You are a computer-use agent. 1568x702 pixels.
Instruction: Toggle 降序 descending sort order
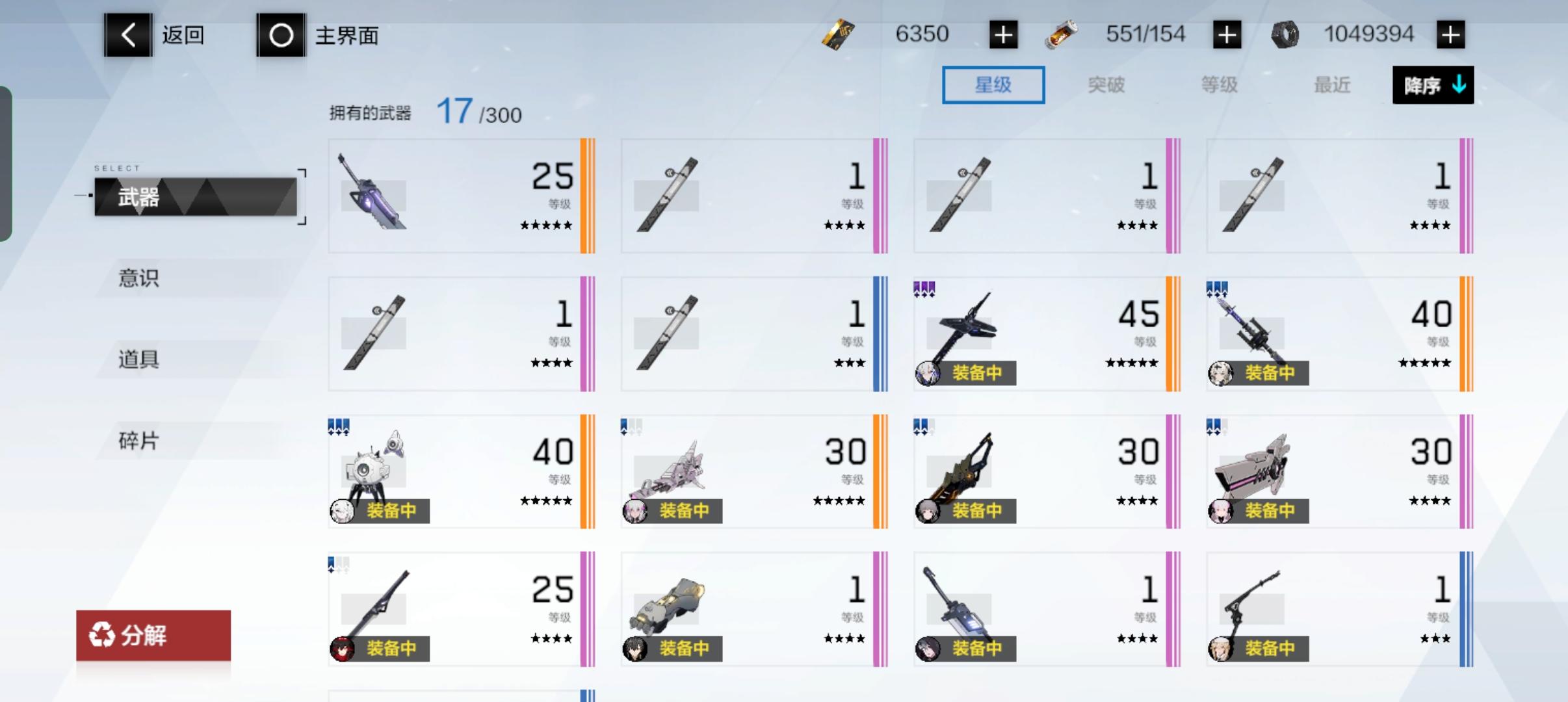pos(1433,85)
